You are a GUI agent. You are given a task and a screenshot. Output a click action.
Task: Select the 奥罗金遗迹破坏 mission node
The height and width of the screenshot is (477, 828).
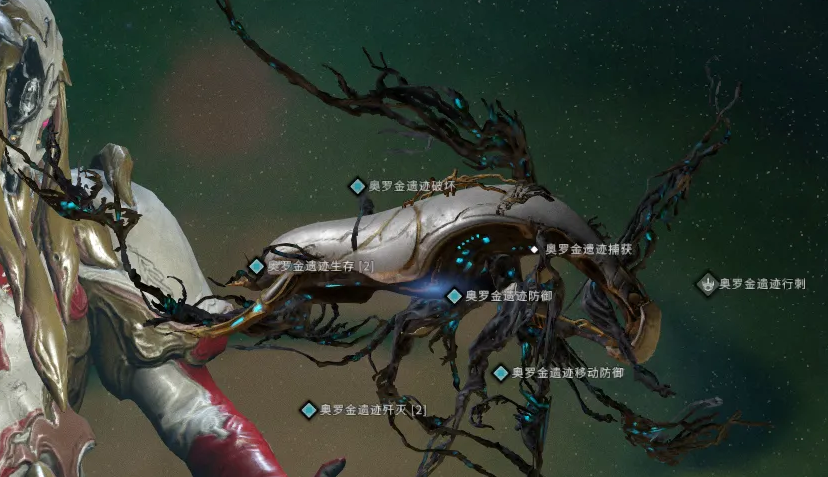tap(357, 186)
